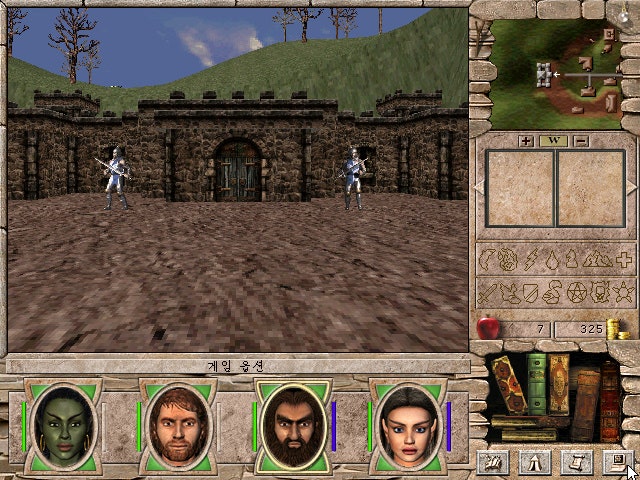Select the dark-haired elf woman portrait
640x480 pixels.
click(x=407, y=425)
